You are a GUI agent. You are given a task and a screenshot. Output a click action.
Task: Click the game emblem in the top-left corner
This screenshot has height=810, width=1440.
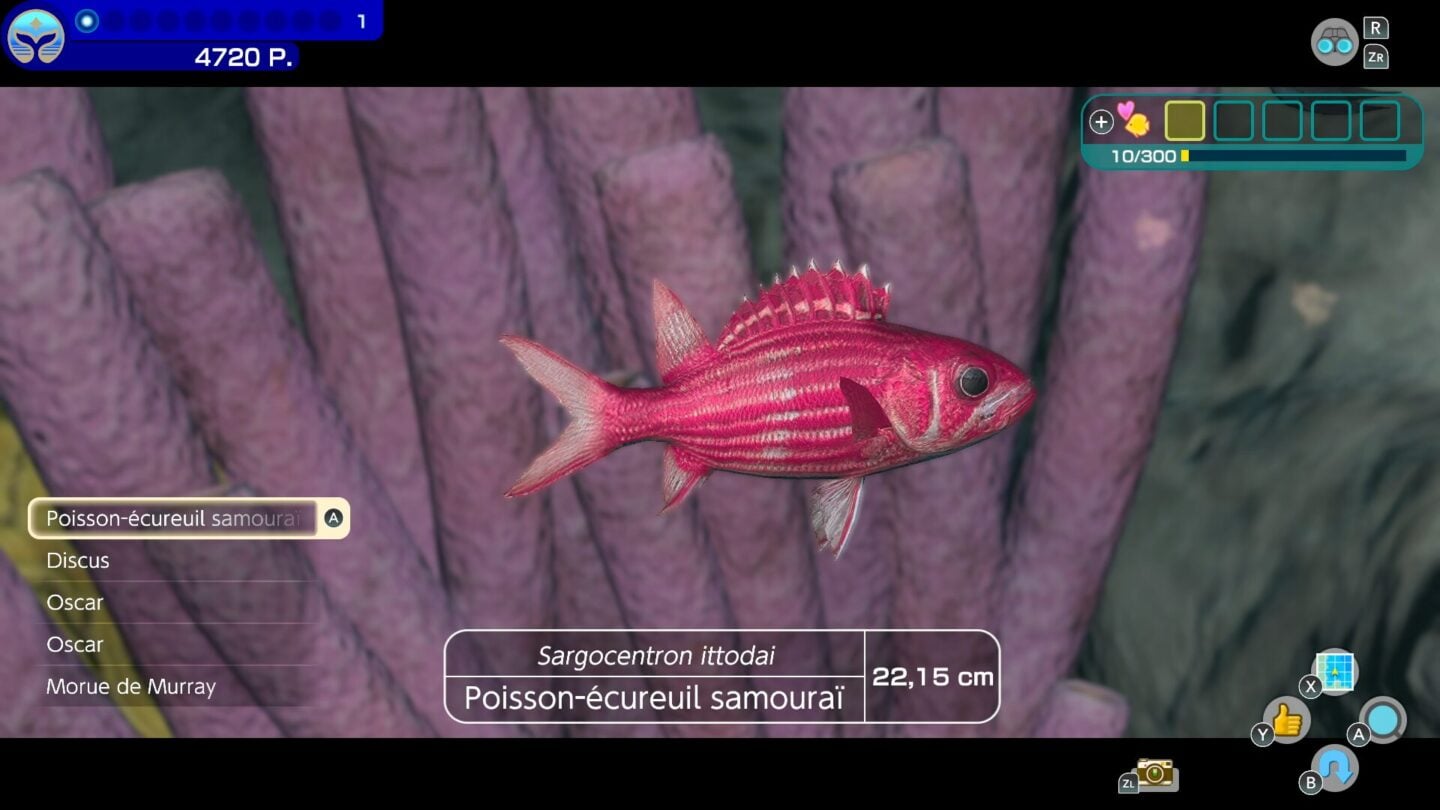pos(34,37)
